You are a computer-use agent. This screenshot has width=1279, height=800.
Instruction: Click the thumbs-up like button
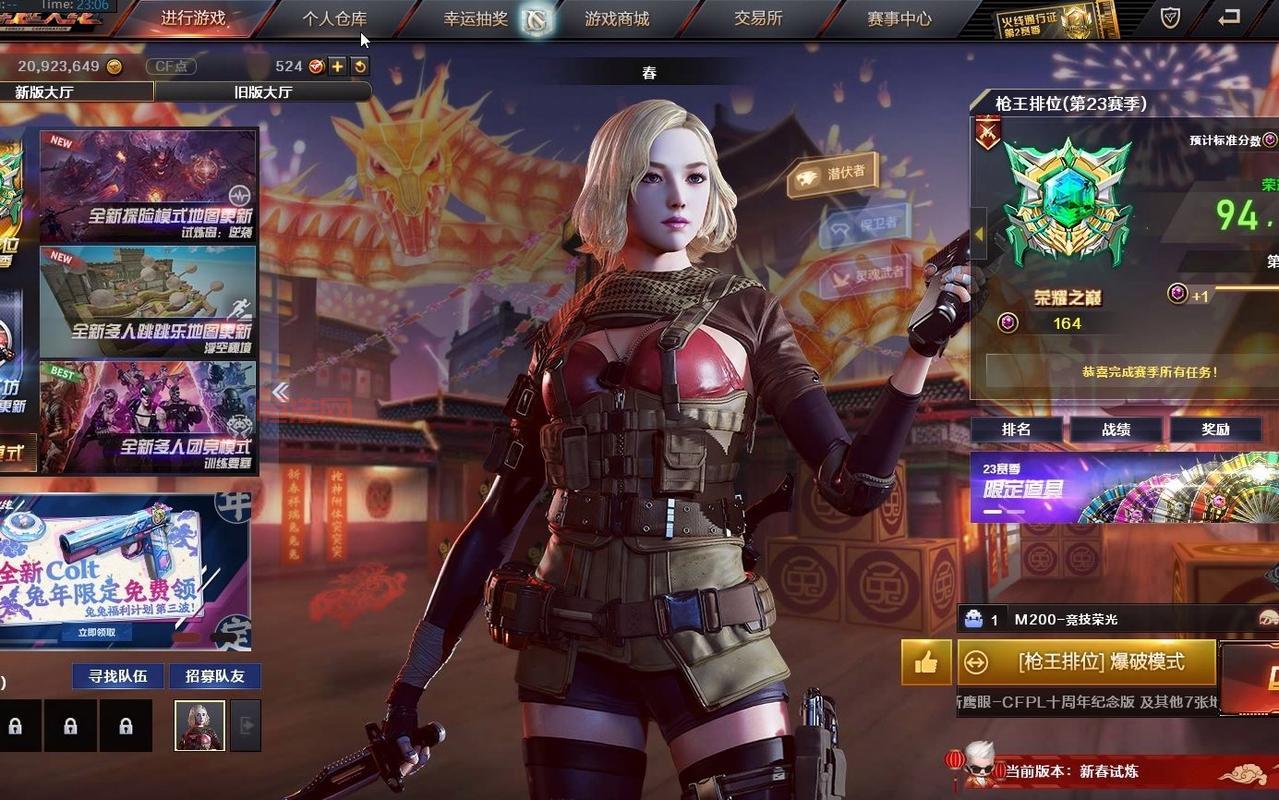click(926, 662)
